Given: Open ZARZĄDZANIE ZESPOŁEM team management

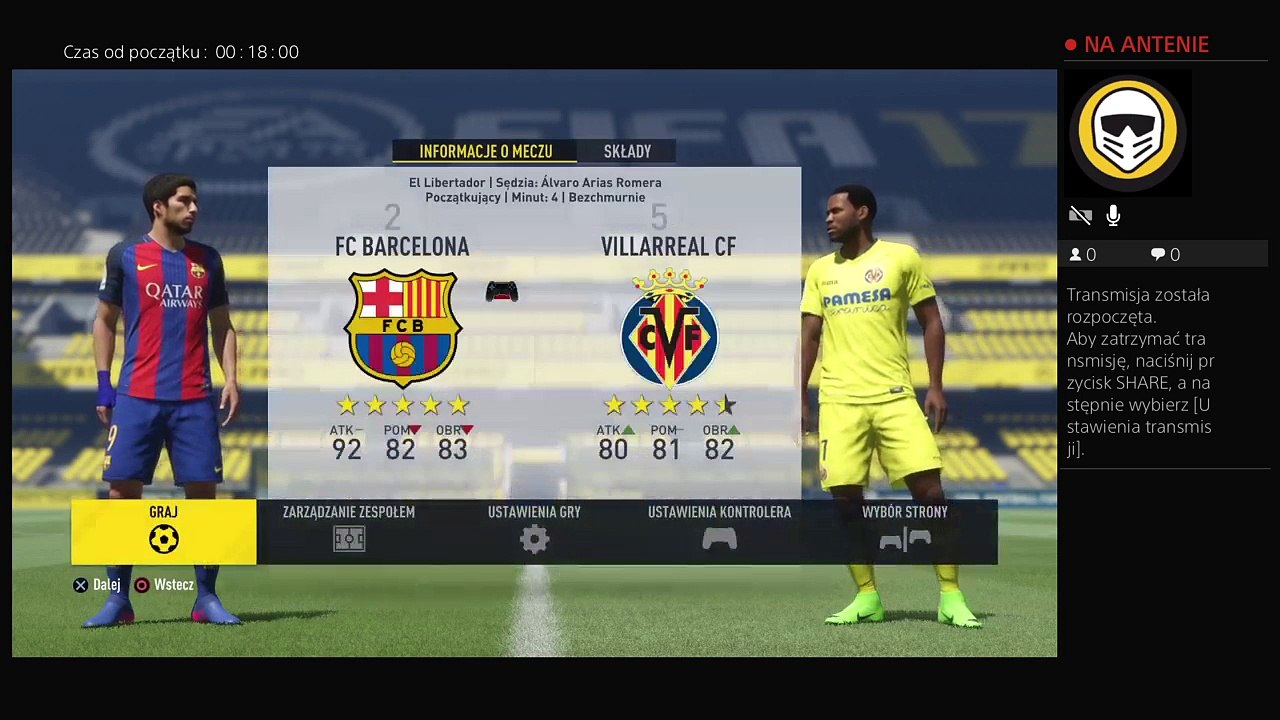Looking at the screenshot, I should (348, 531).
